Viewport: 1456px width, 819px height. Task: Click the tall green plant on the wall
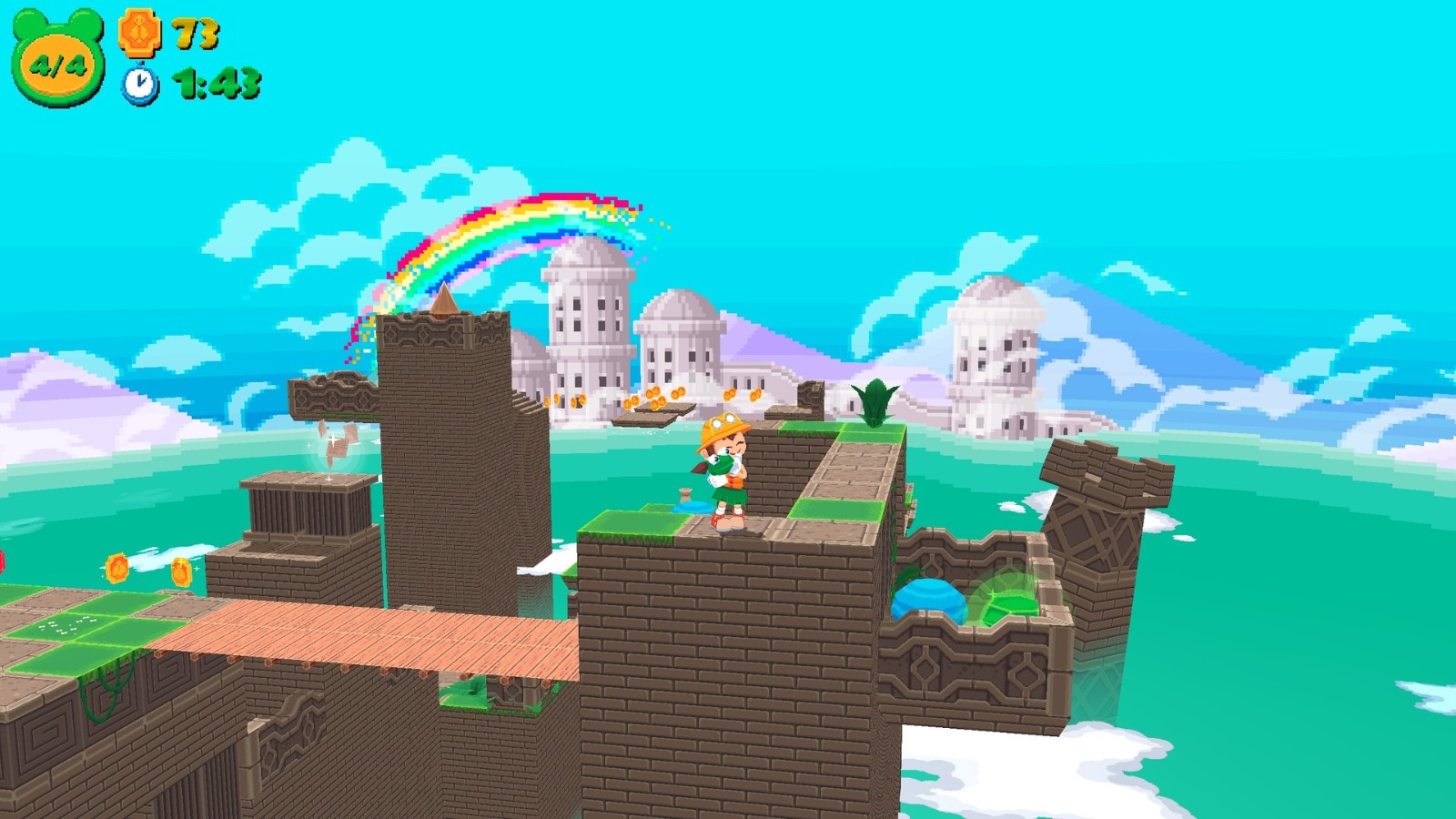[x=875, y=401]
